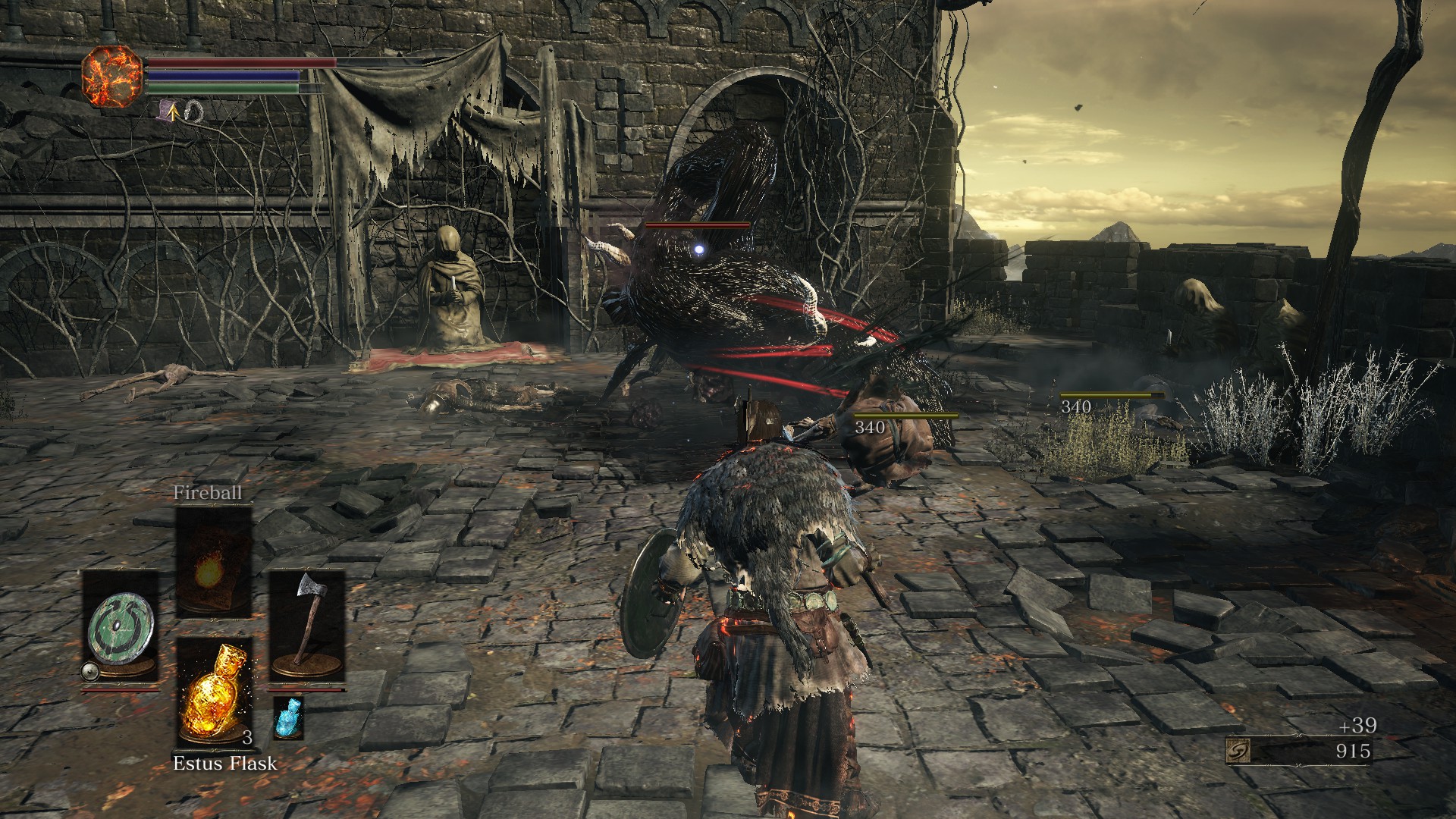Click the souls counter emblem
Image resolution: width=1456 pixels, height=819 pixels.
[1238, 751]
